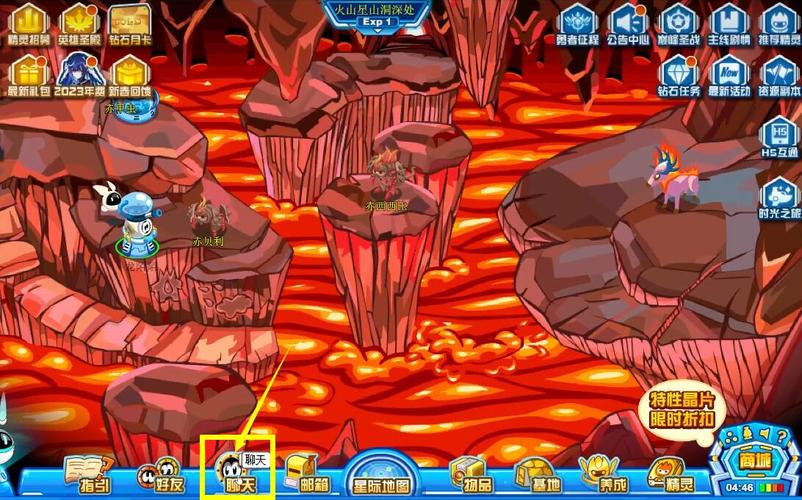Open the 主线剧情 main story
The height and width of the screenshot is (500, 802).
(x=729, y=23)
